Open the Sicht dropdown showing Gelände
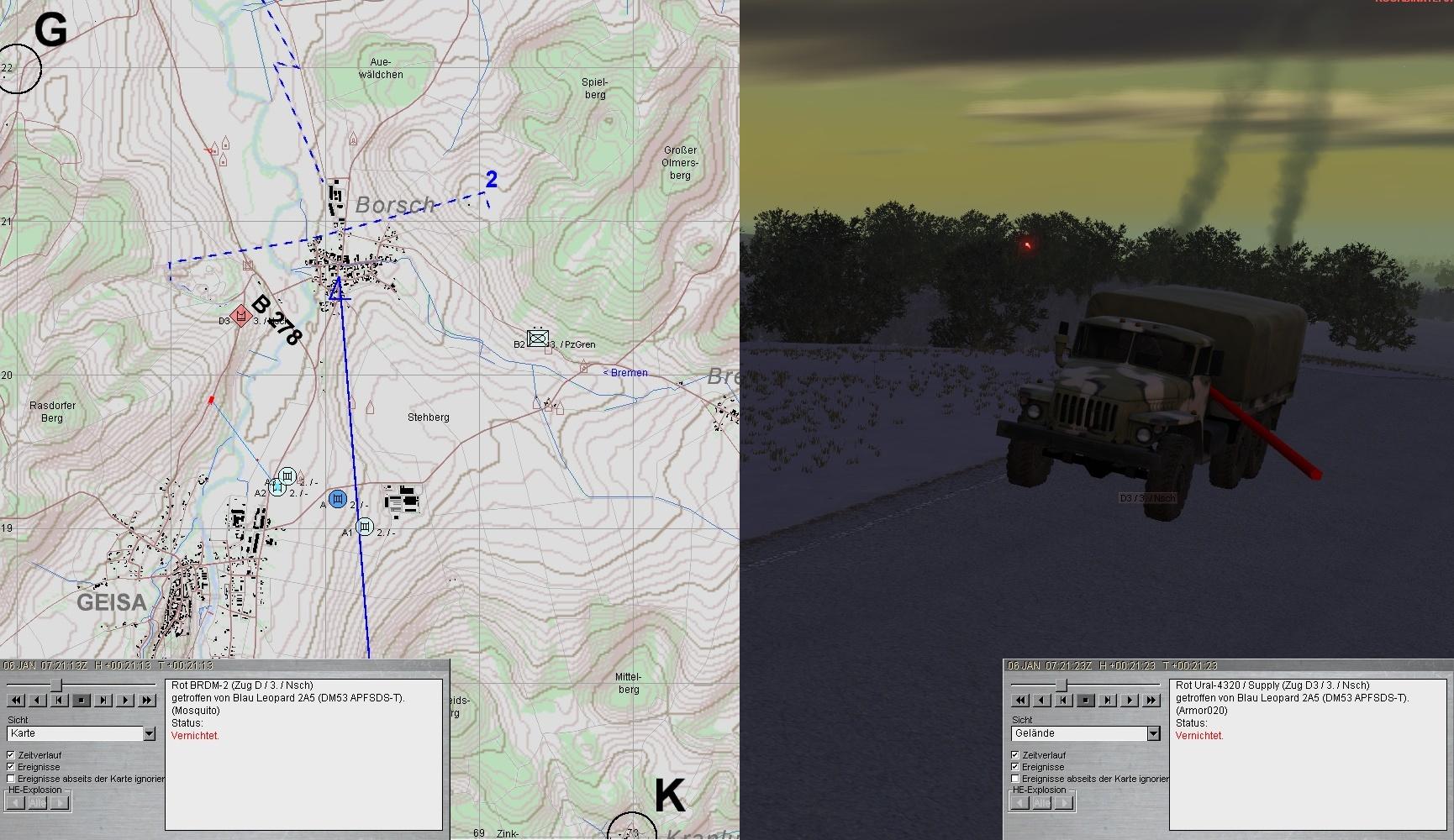The width and height of the screenshot is (1454, 840). pyautogui.click(x=1153, y=734)
